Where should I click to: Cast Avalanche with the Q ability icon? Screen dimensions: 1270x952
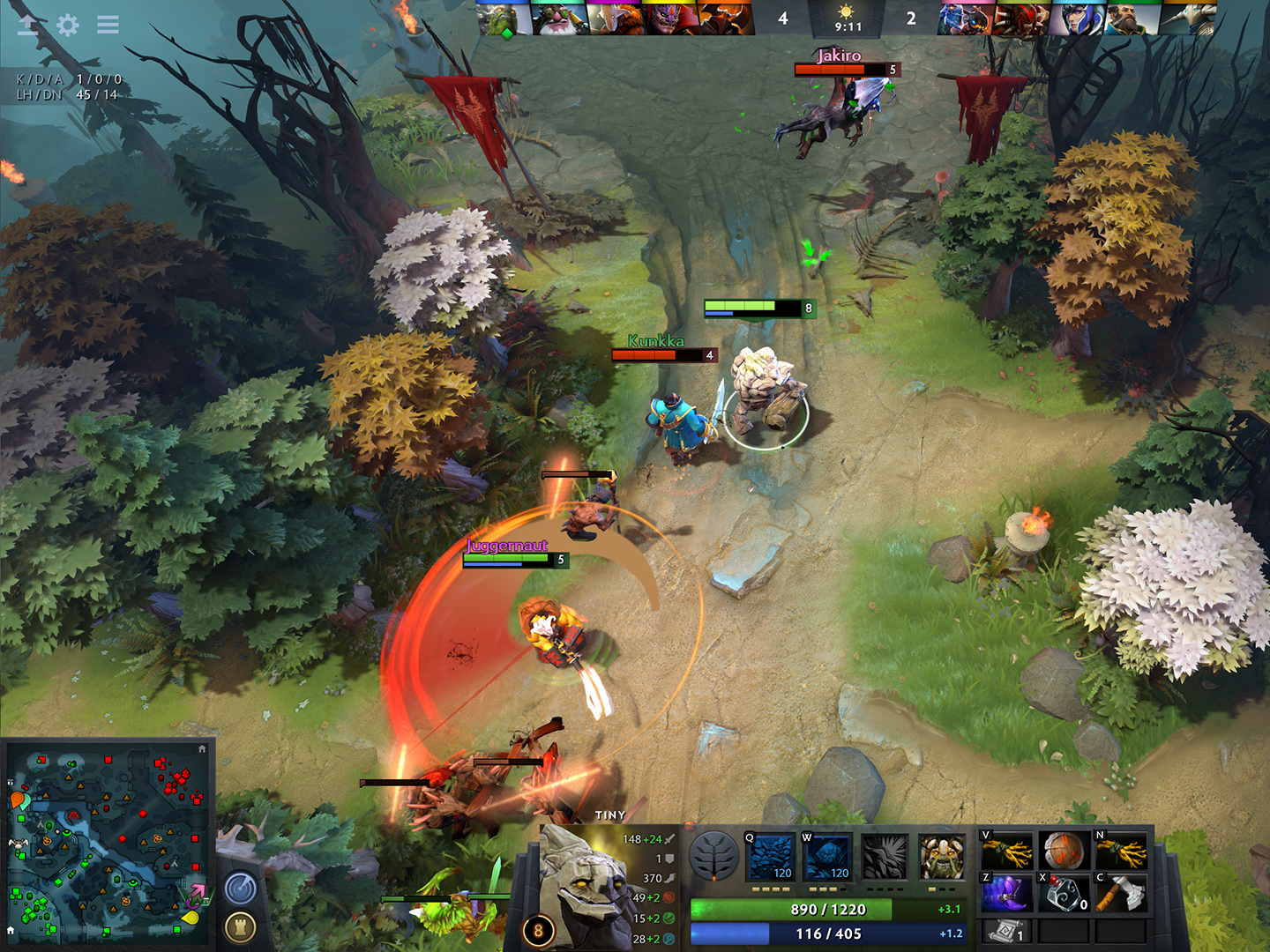(x=771, y=857)
